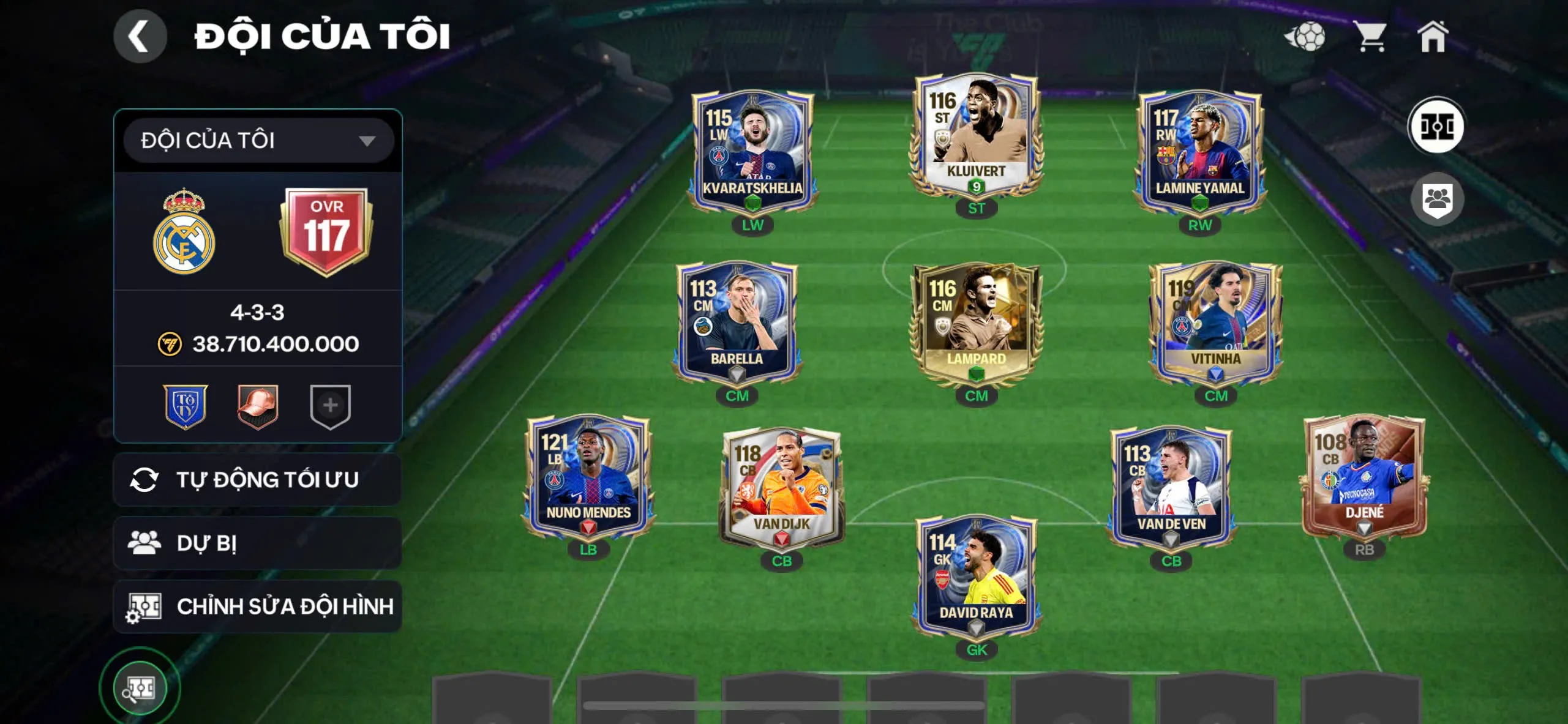Viewport: 1568px width, 724px height.
Task: Open the Dự Bị substitutes list
Action: pos(257,543)
